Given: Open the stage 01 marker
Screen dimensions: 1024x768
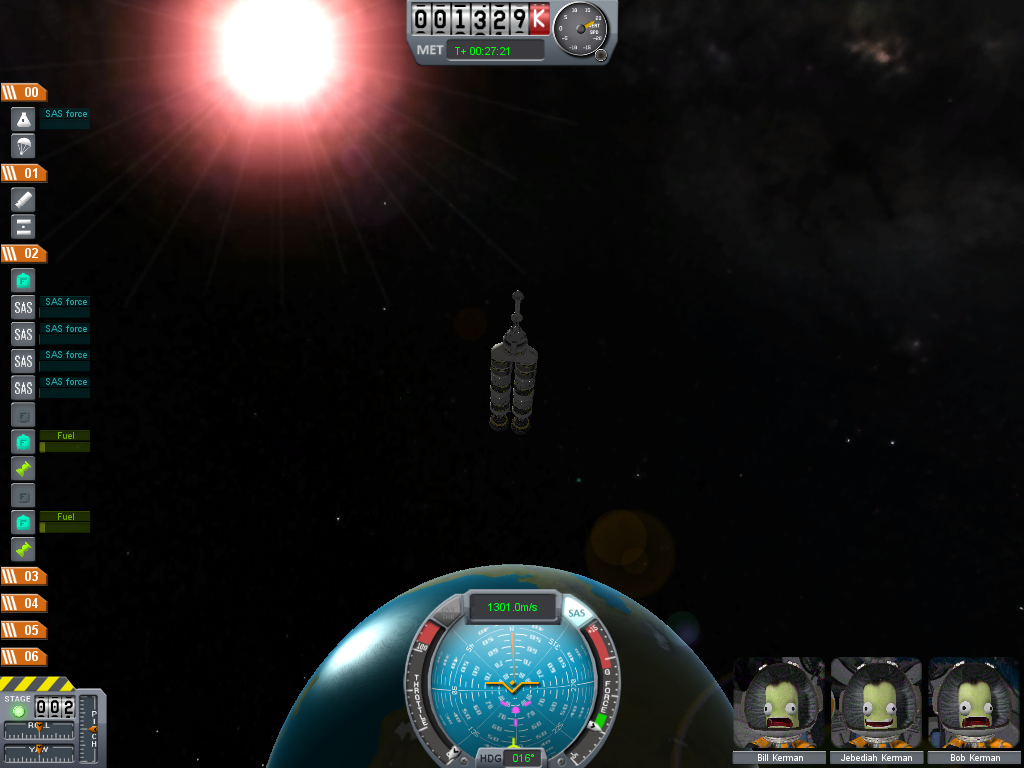Looking at the screenshot, I should [24, 173].
